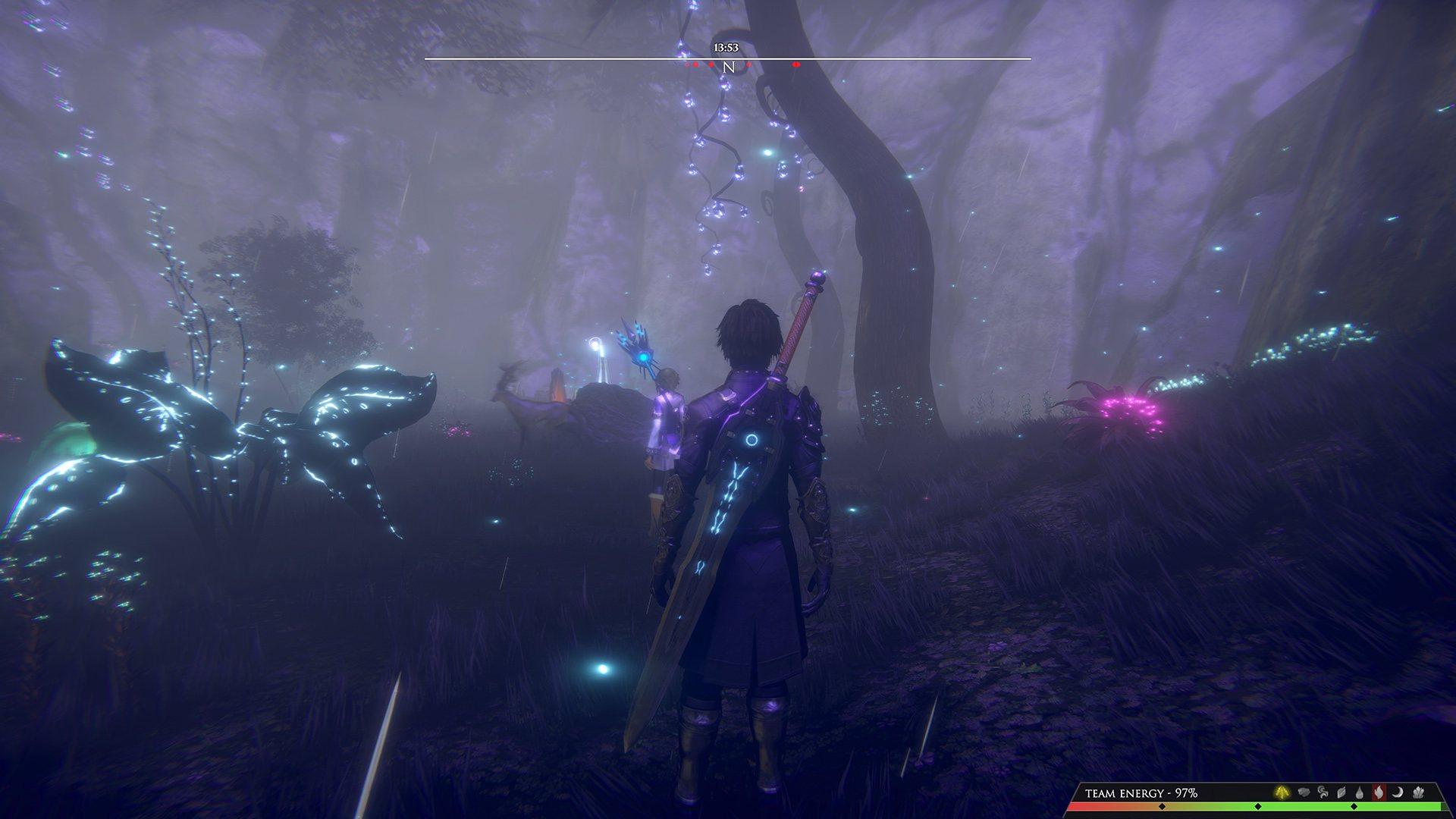Click the compass N direction indicator
This screenshot has width=1456, height=819.
pyautogui.click(x=729, y=67)
